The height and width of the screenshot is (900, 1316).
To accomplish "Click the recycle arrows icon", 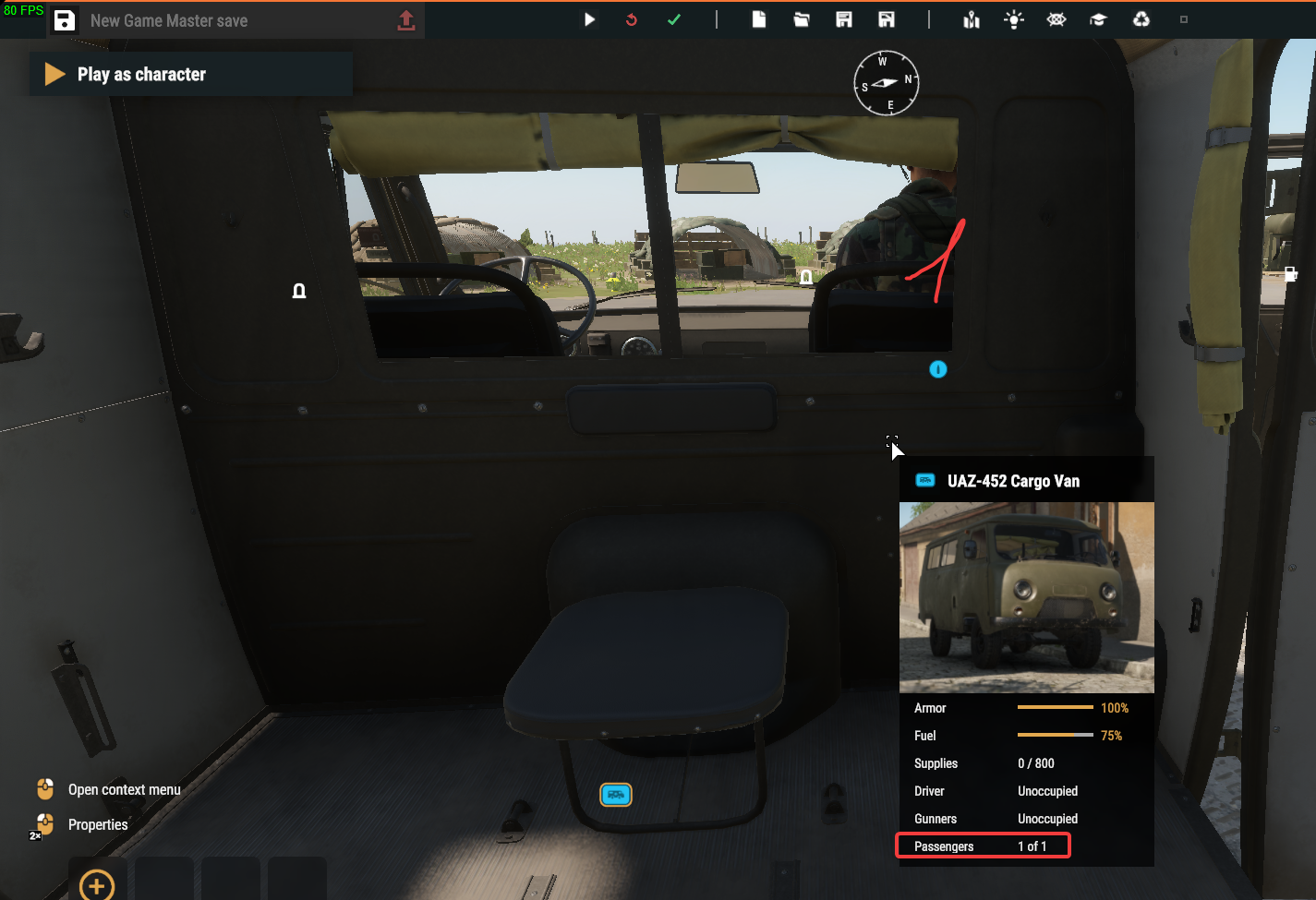I will point(1141,19).
